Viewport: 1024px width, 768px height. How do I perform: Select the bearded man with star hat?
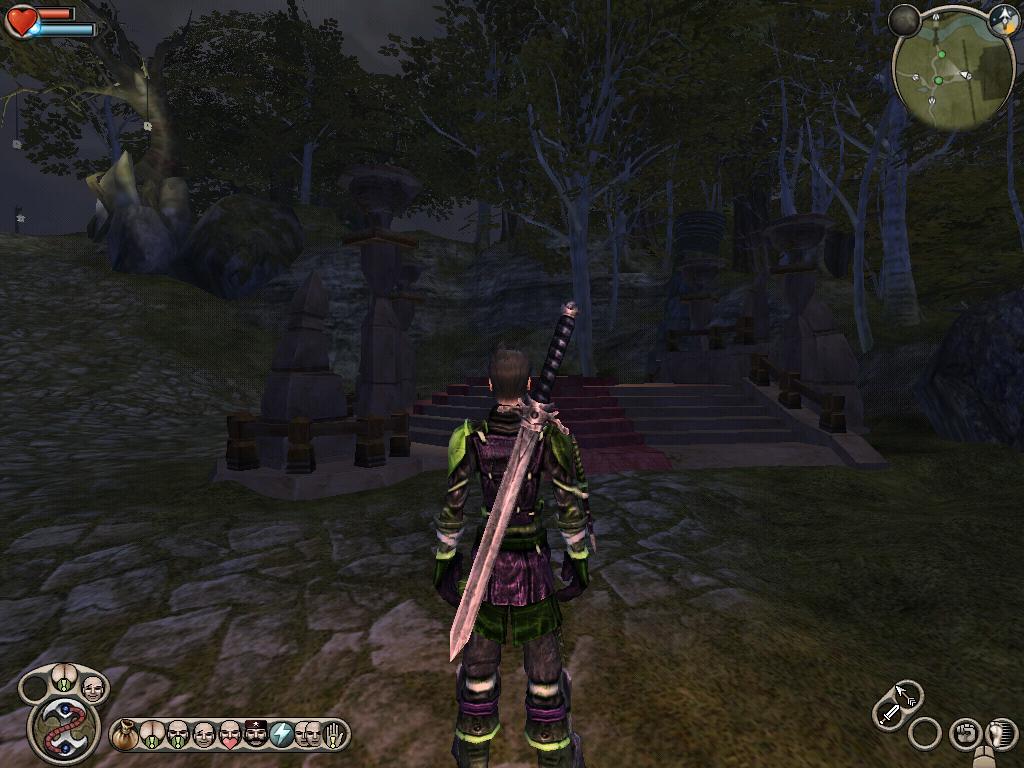(x=256, y=736)
